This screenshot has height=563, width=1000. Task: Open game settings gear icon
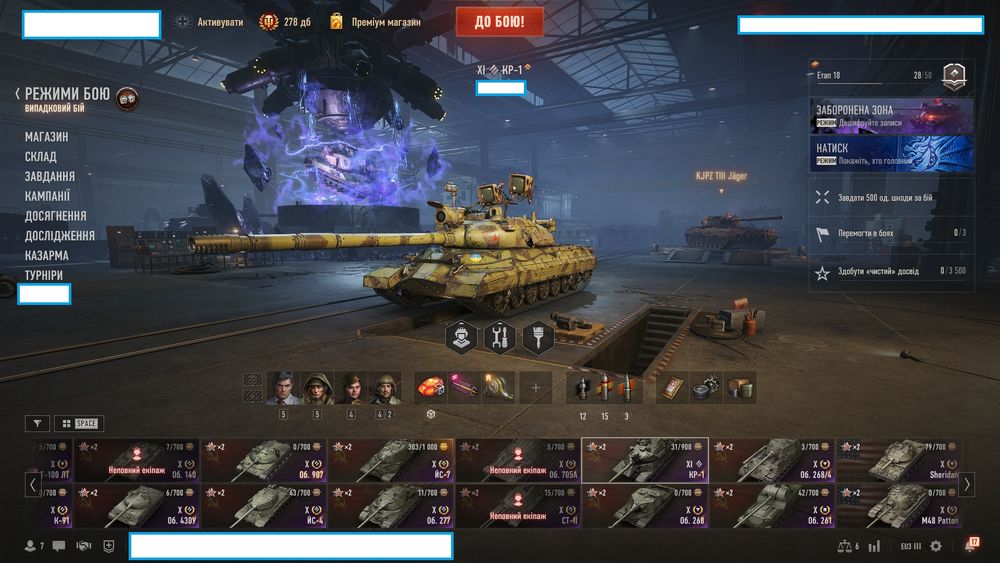(x=936, y=546)
